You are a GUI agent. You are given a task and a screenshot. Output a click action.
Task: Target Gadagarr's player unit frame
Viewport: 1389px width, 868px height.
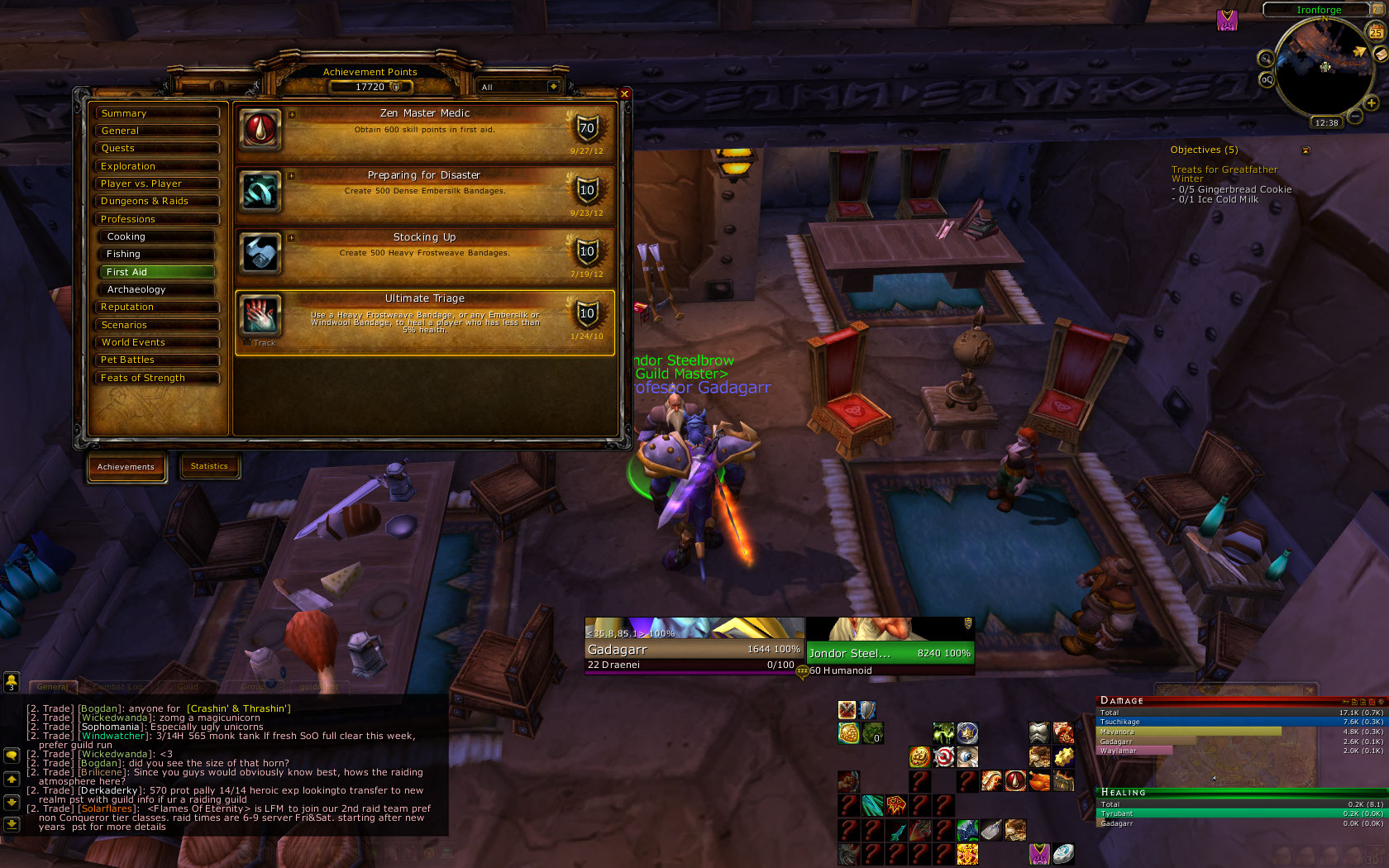(693, 650)
